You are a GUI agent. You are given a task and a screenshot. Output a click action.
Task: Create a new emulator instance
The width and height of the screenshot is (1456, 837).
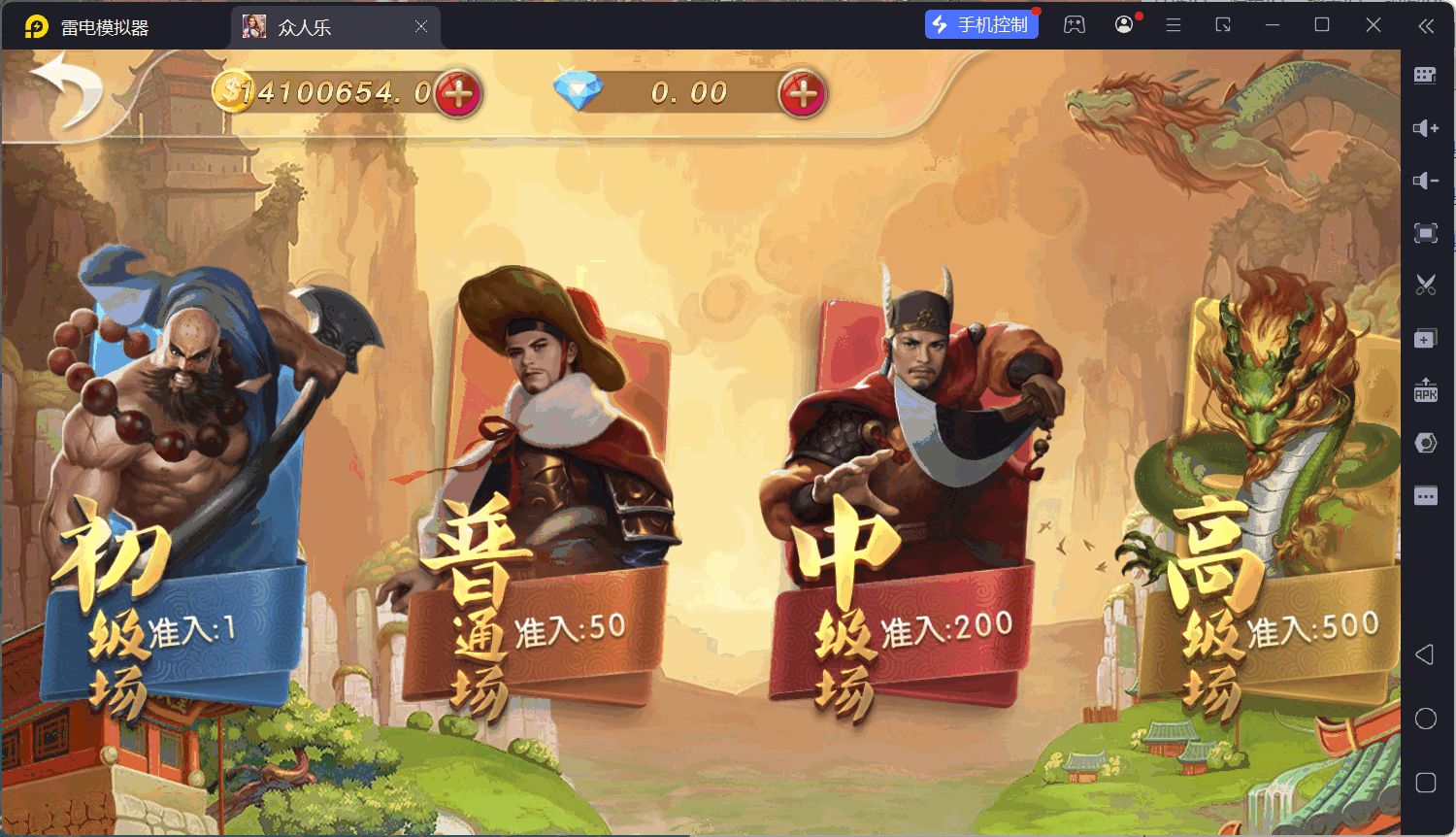point(1425,338)
